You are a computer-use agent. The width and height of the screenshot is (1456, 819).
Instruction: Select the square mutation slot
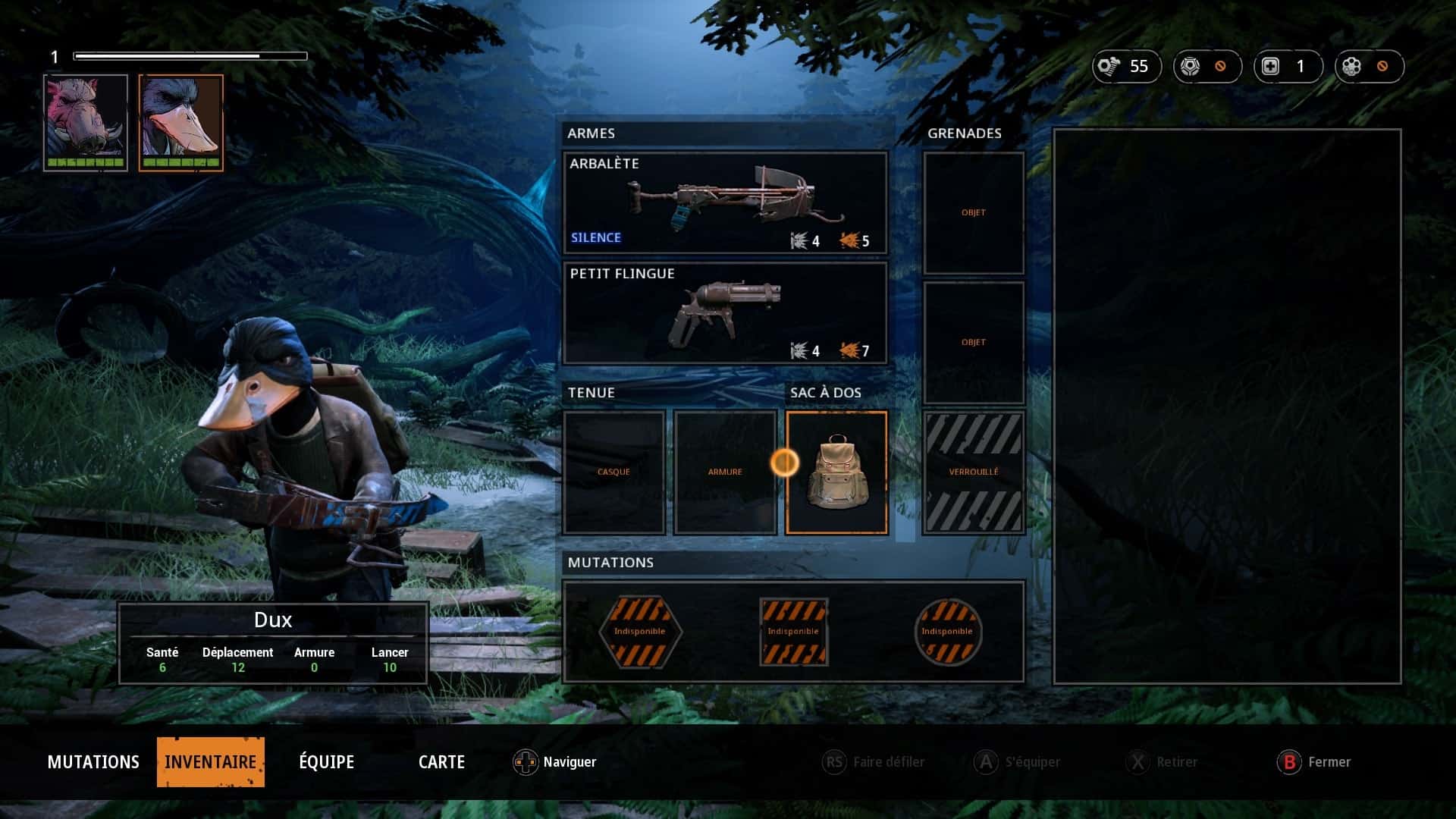[793, 632]
